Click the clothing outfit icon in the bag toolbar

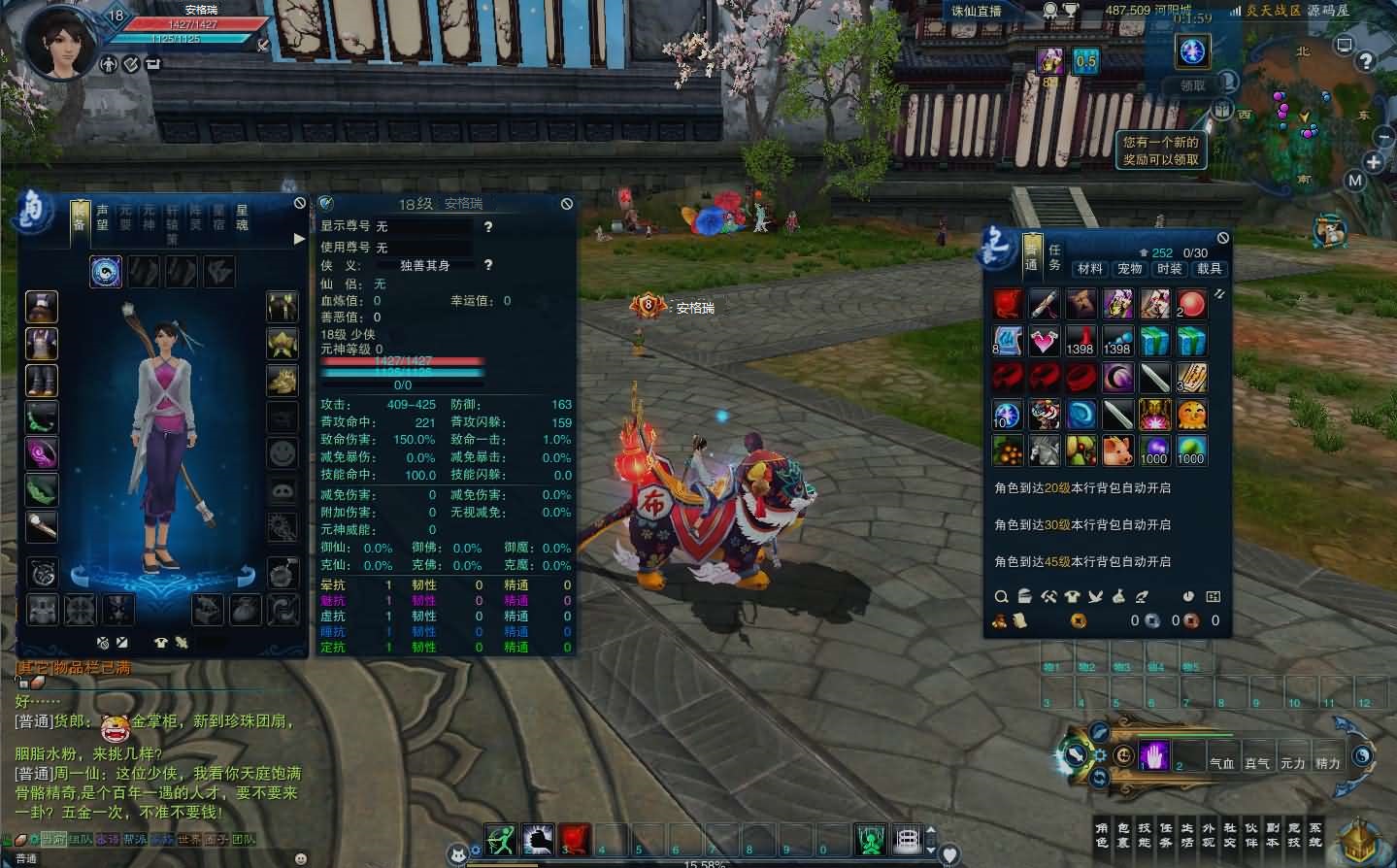click(x=1072, y=596)
